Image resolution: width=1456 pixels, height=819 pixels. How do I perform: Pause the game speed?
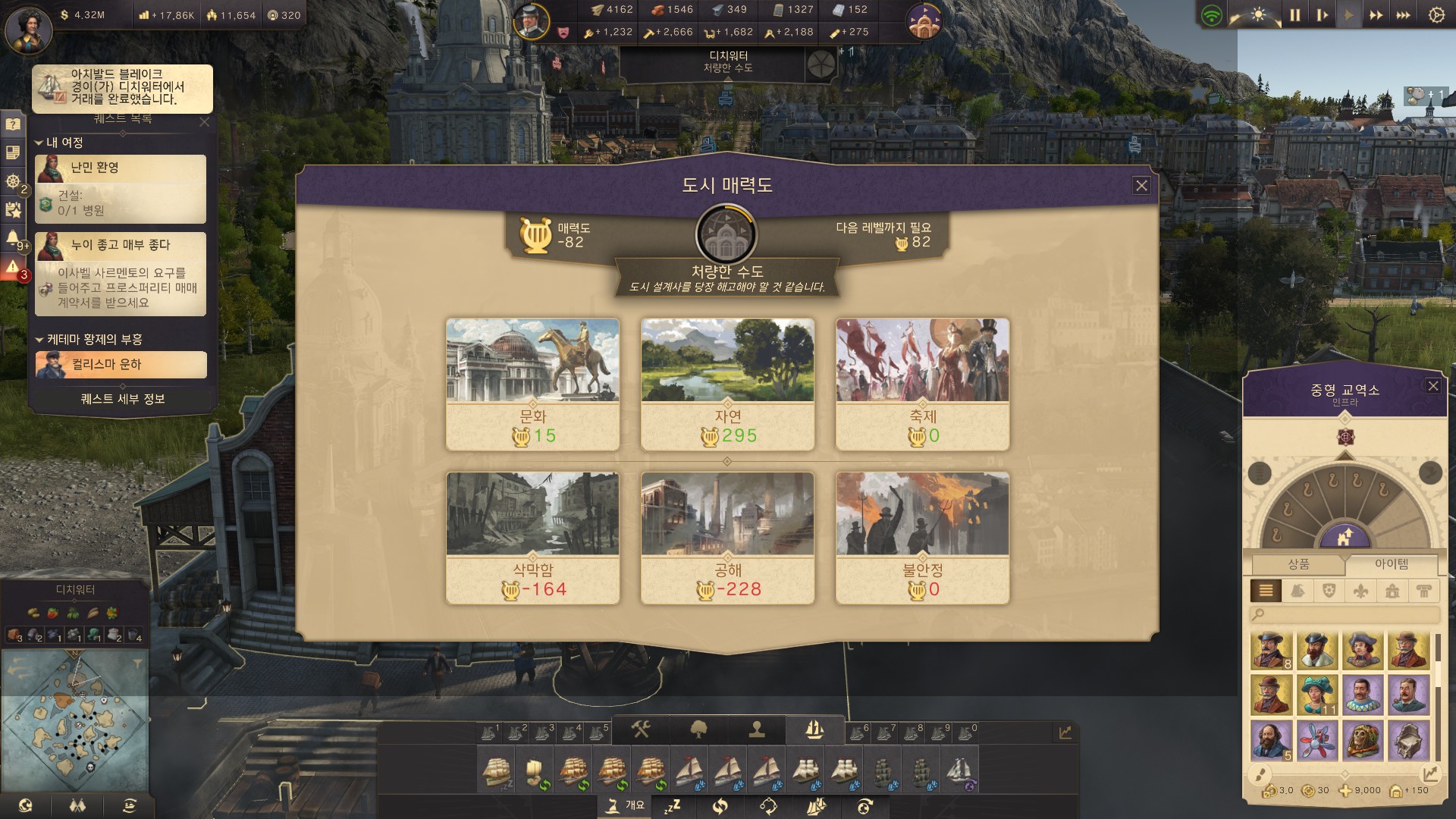pyautogui.click(x=1295, y=15)
